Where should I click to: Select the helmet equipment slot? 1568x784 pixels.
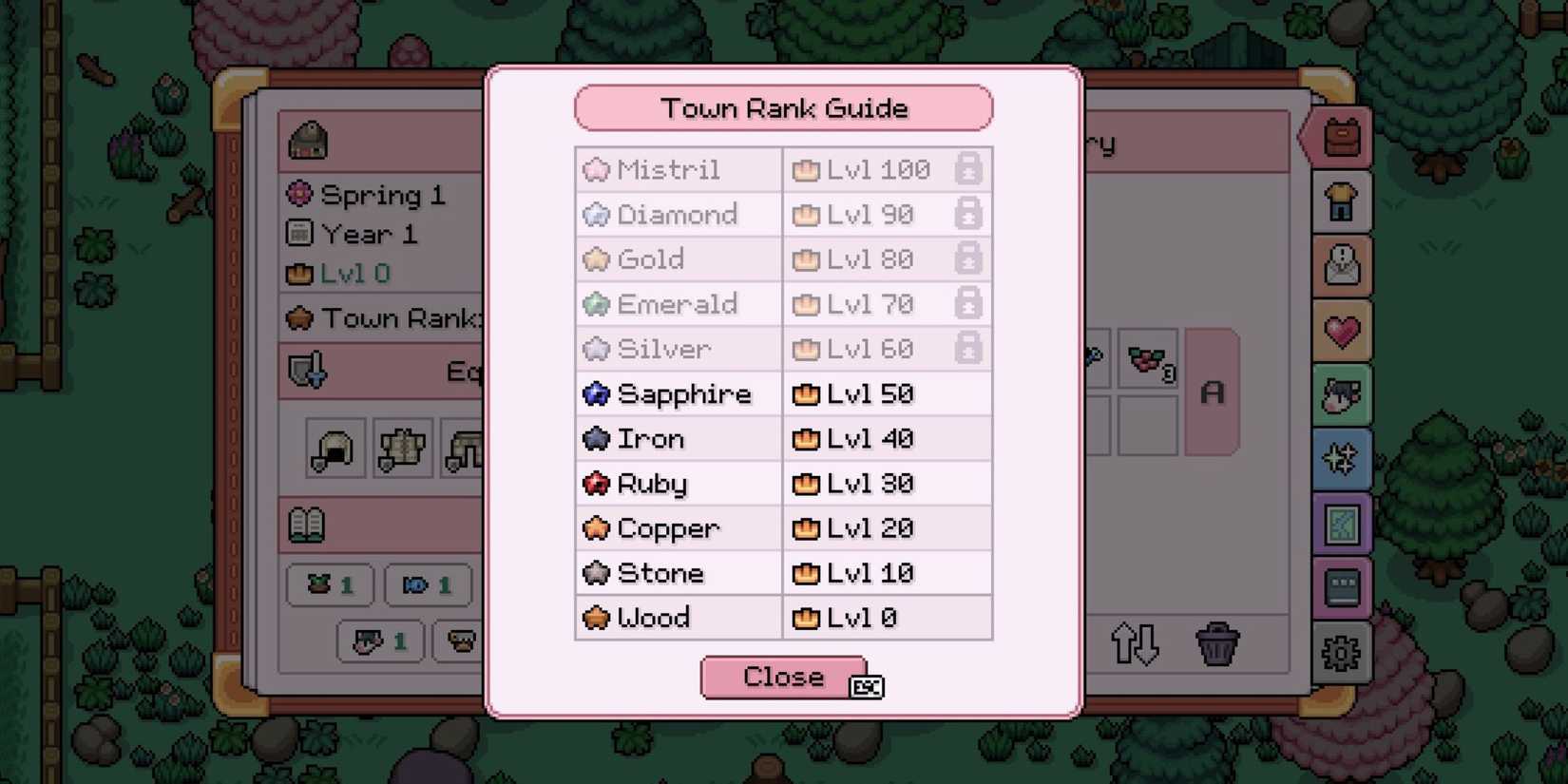coord(333,449)
